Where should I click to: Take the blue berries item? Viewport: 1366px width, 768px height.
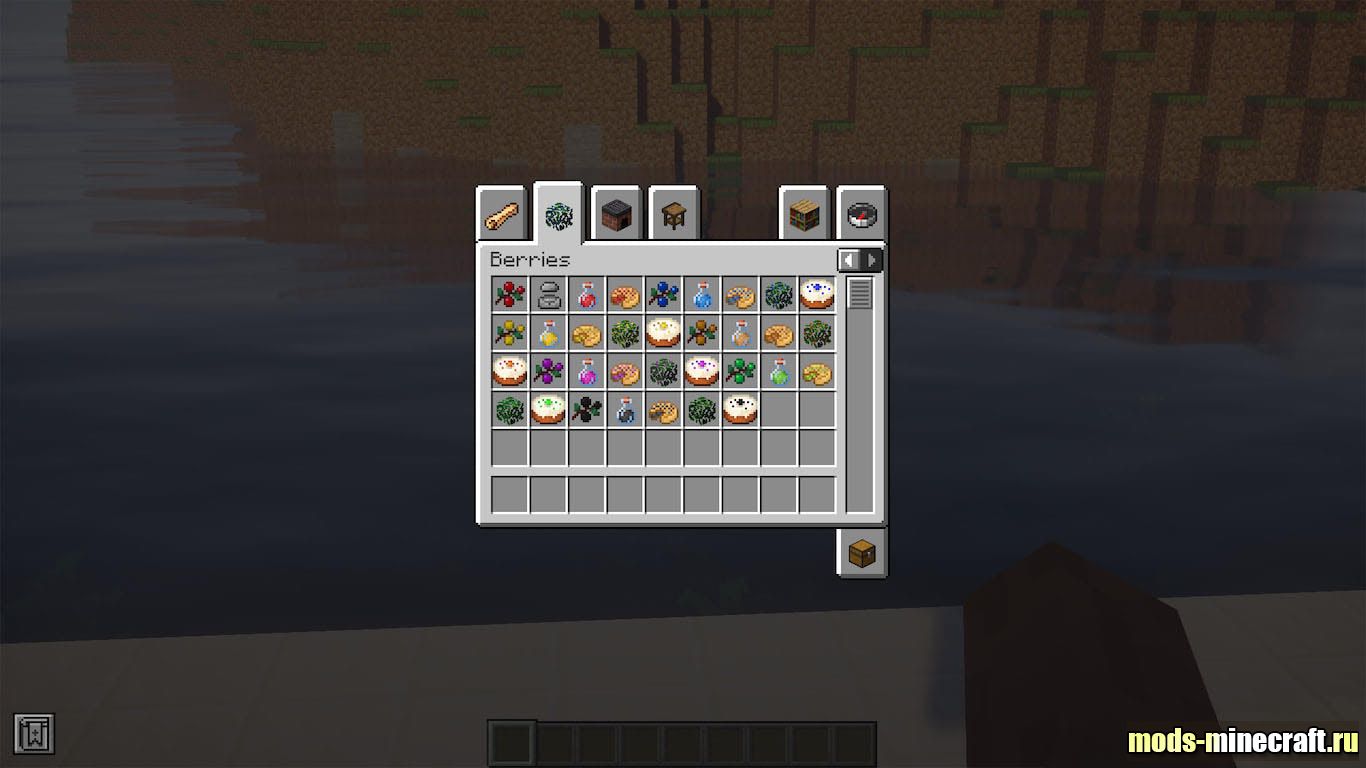663,295
